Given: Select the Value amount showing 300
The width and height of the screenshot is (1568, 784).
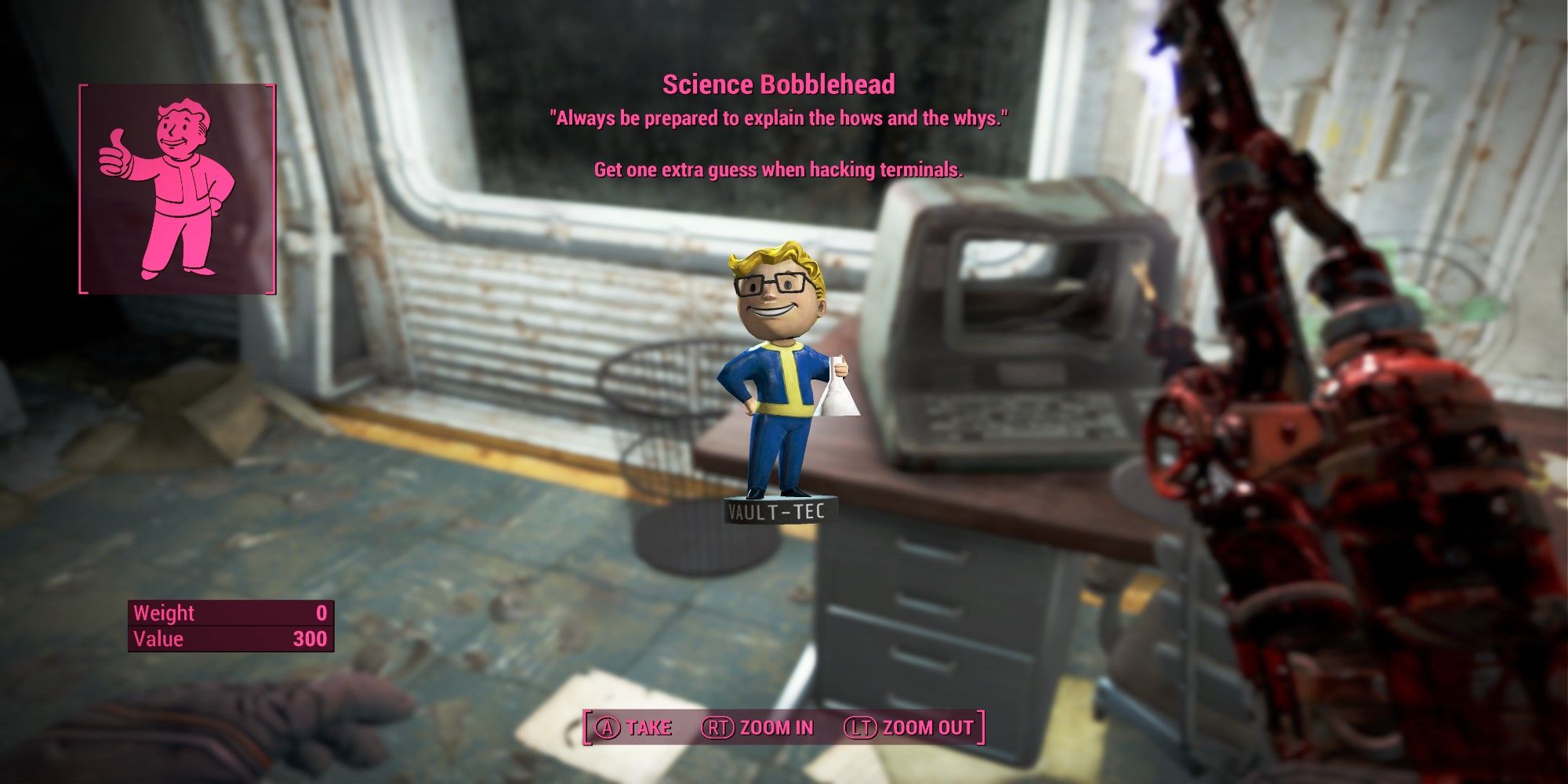Looking at the screenshot, I should coord(311,639).
